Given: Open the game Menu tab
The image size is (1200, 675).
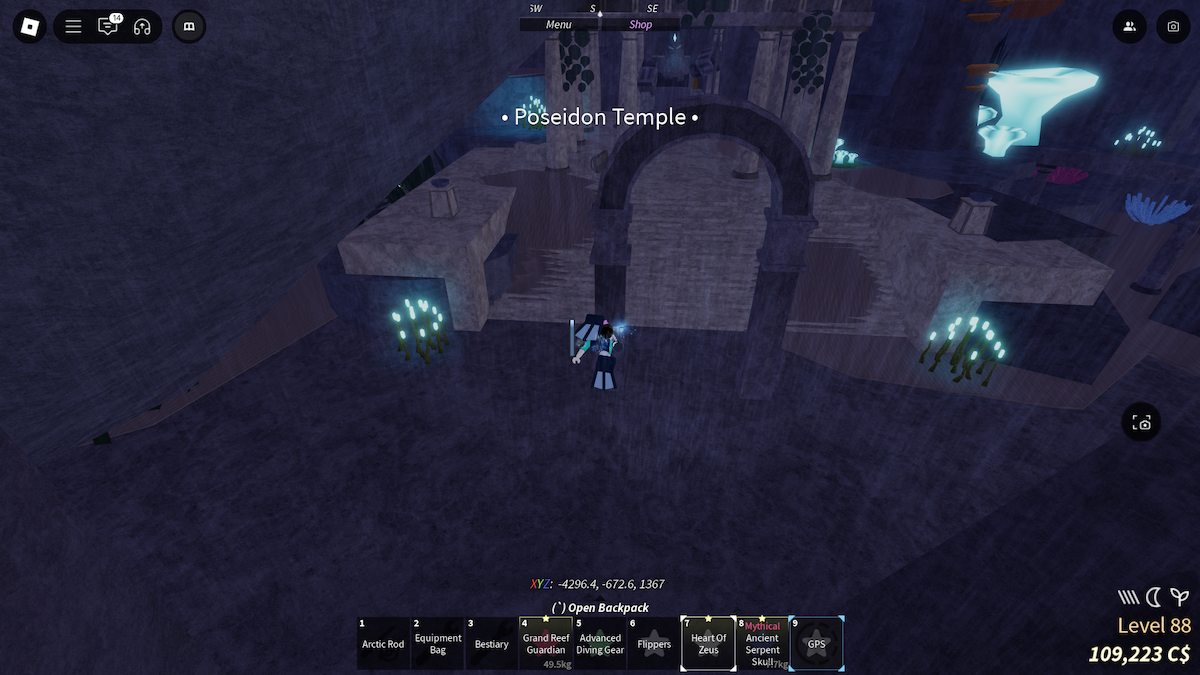Looking at the screenshot, I should click(x=559, y=25).
